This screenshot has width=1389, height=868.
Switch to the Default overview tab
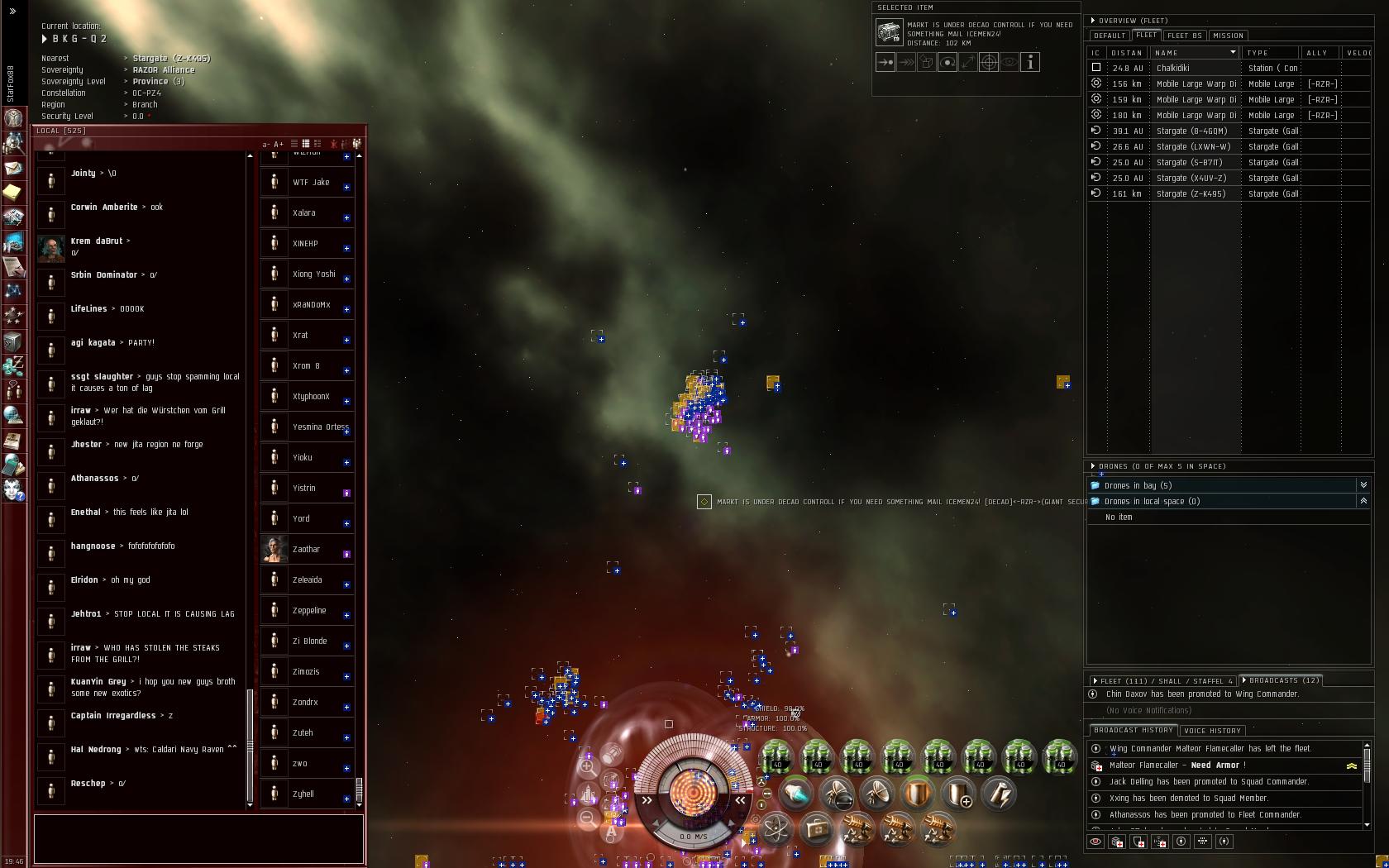point(1109,36)
